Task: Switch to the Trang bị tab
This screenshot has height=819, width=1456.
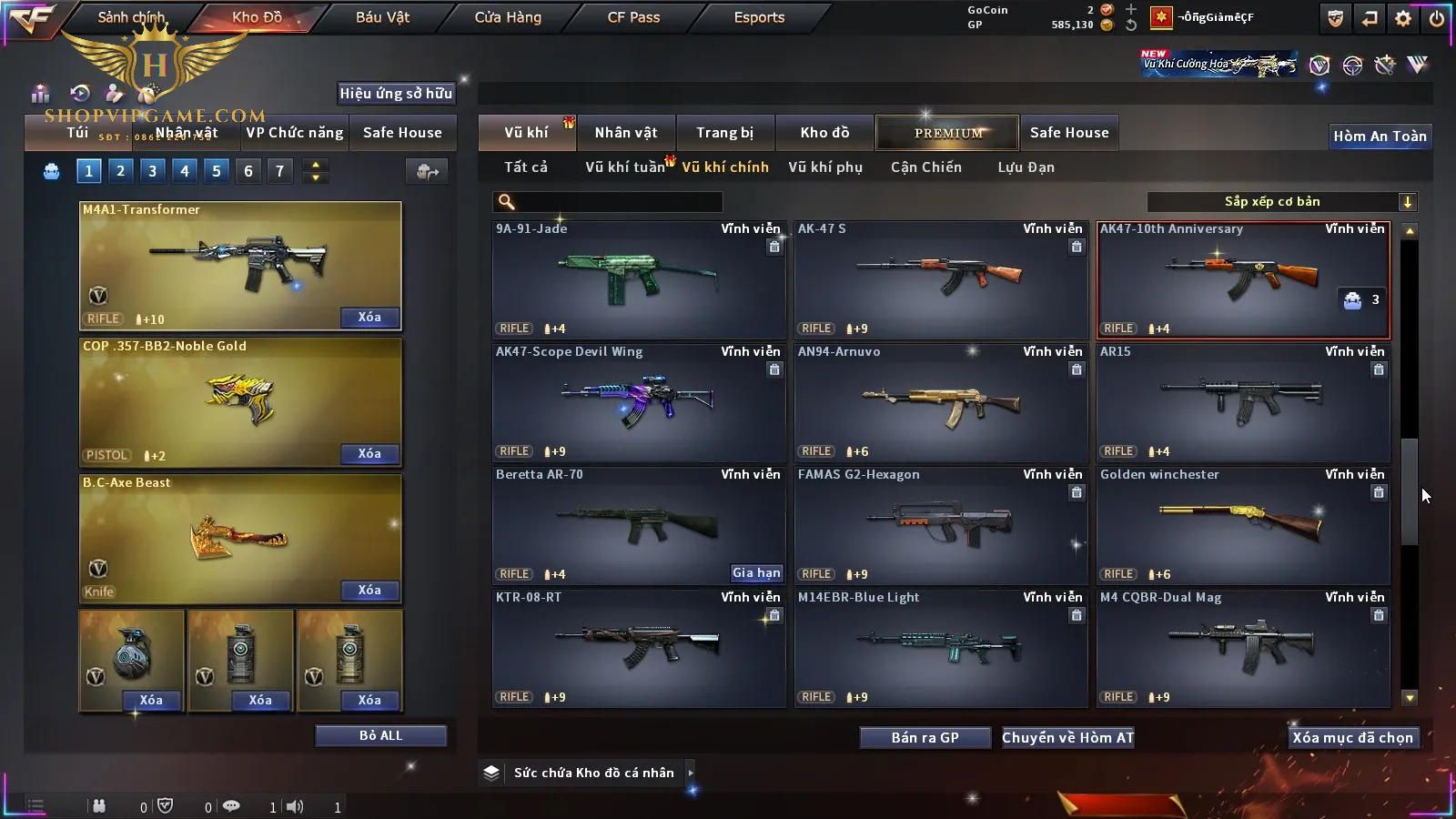Action: (725, 133)
